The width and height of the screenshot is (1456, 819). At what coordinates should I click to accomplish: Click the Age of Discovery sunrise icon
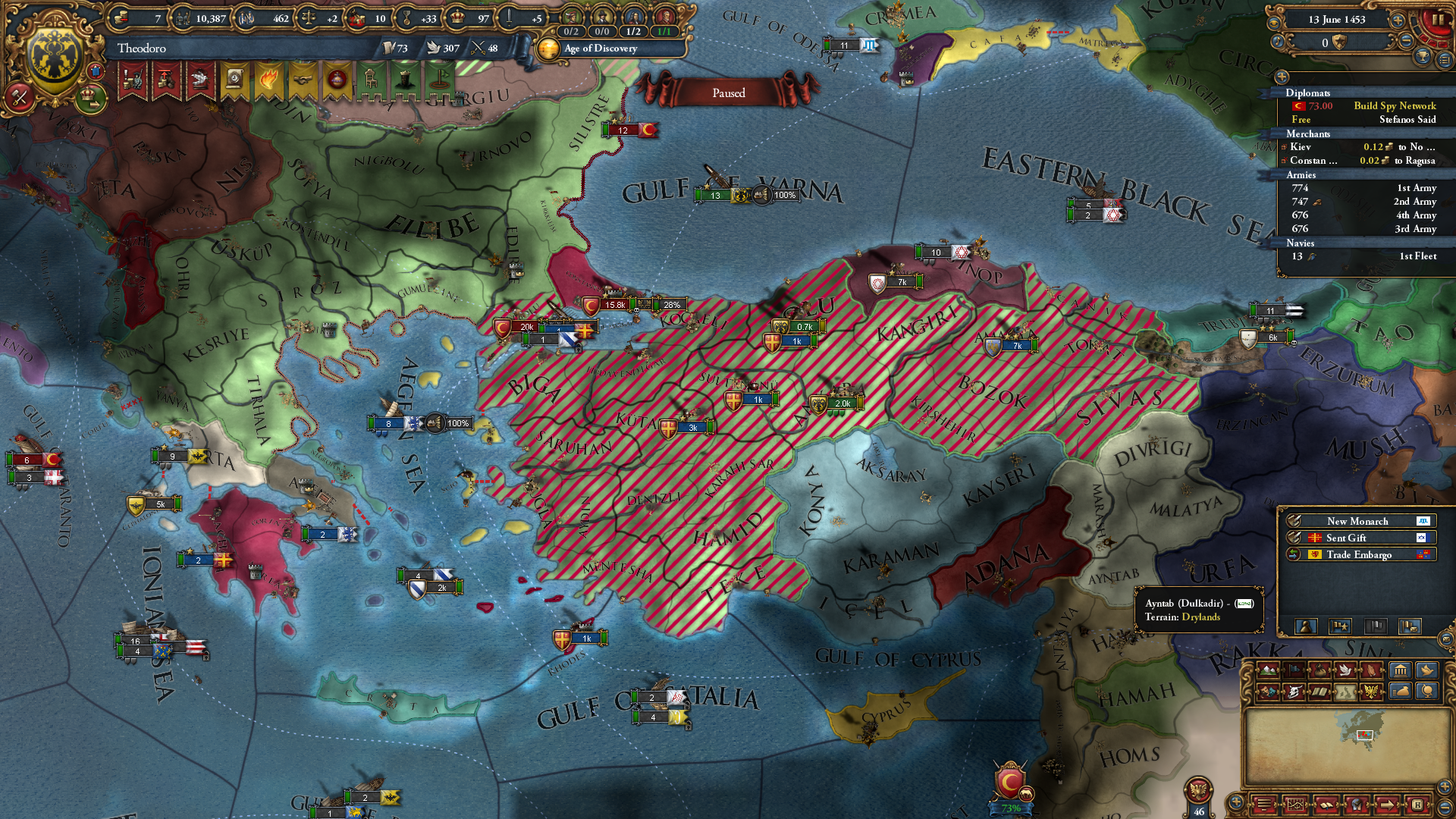coord(548,49)
